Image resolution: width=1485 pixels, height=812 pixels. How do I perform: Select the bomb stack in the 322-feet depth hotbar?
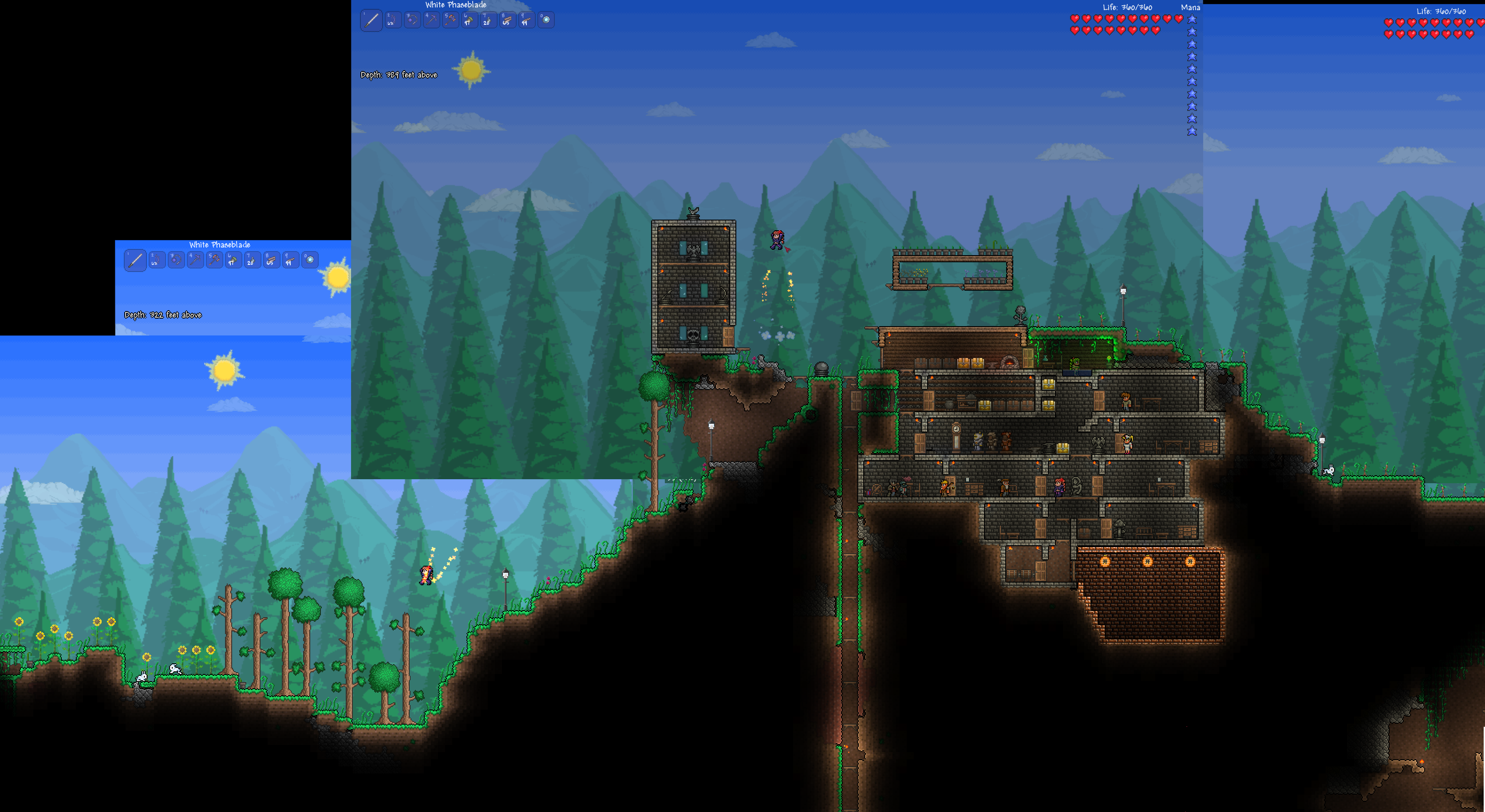pos(252,260)
